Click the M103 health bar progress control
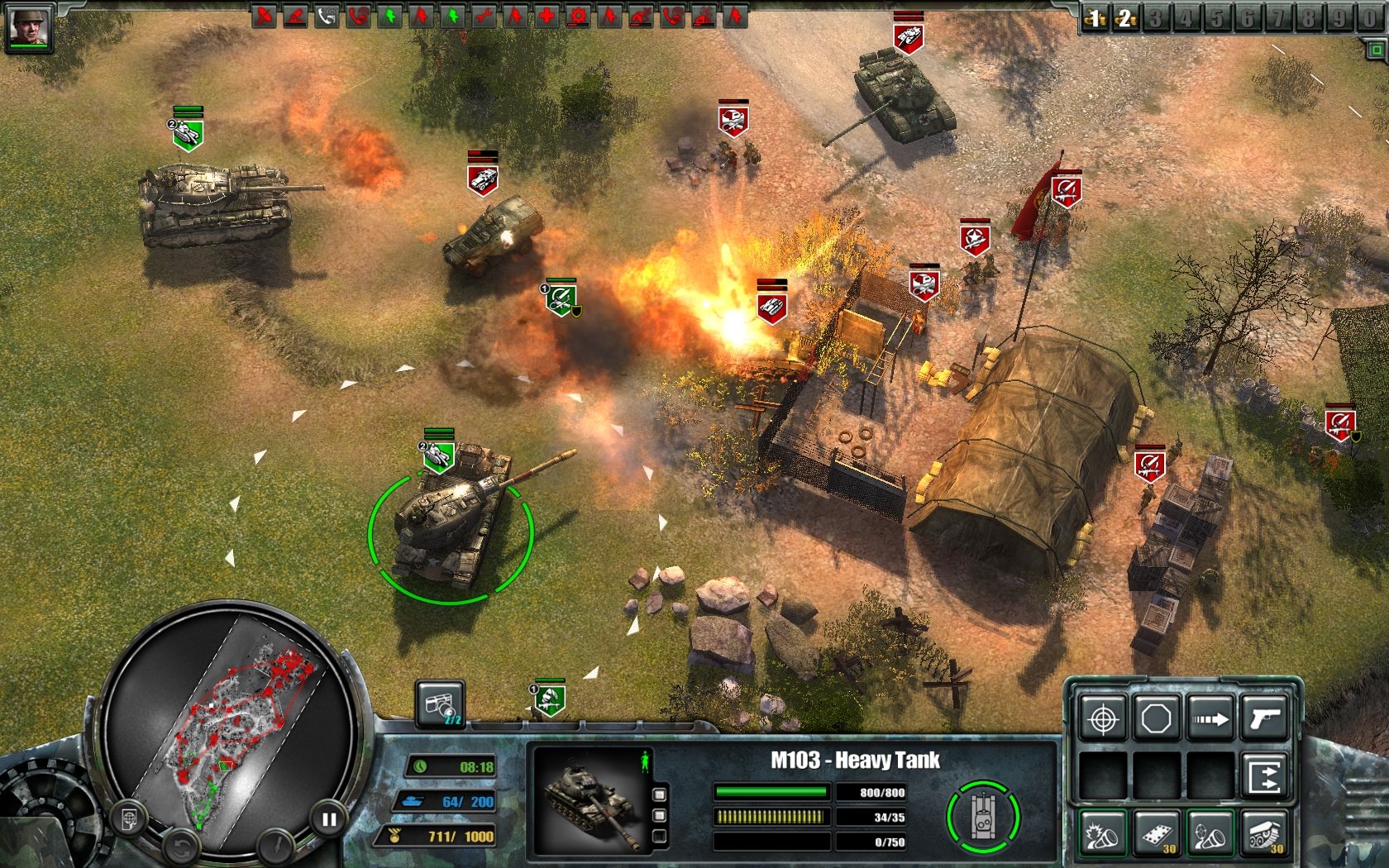The image size is (1389, 868). (x=771, y=791)
